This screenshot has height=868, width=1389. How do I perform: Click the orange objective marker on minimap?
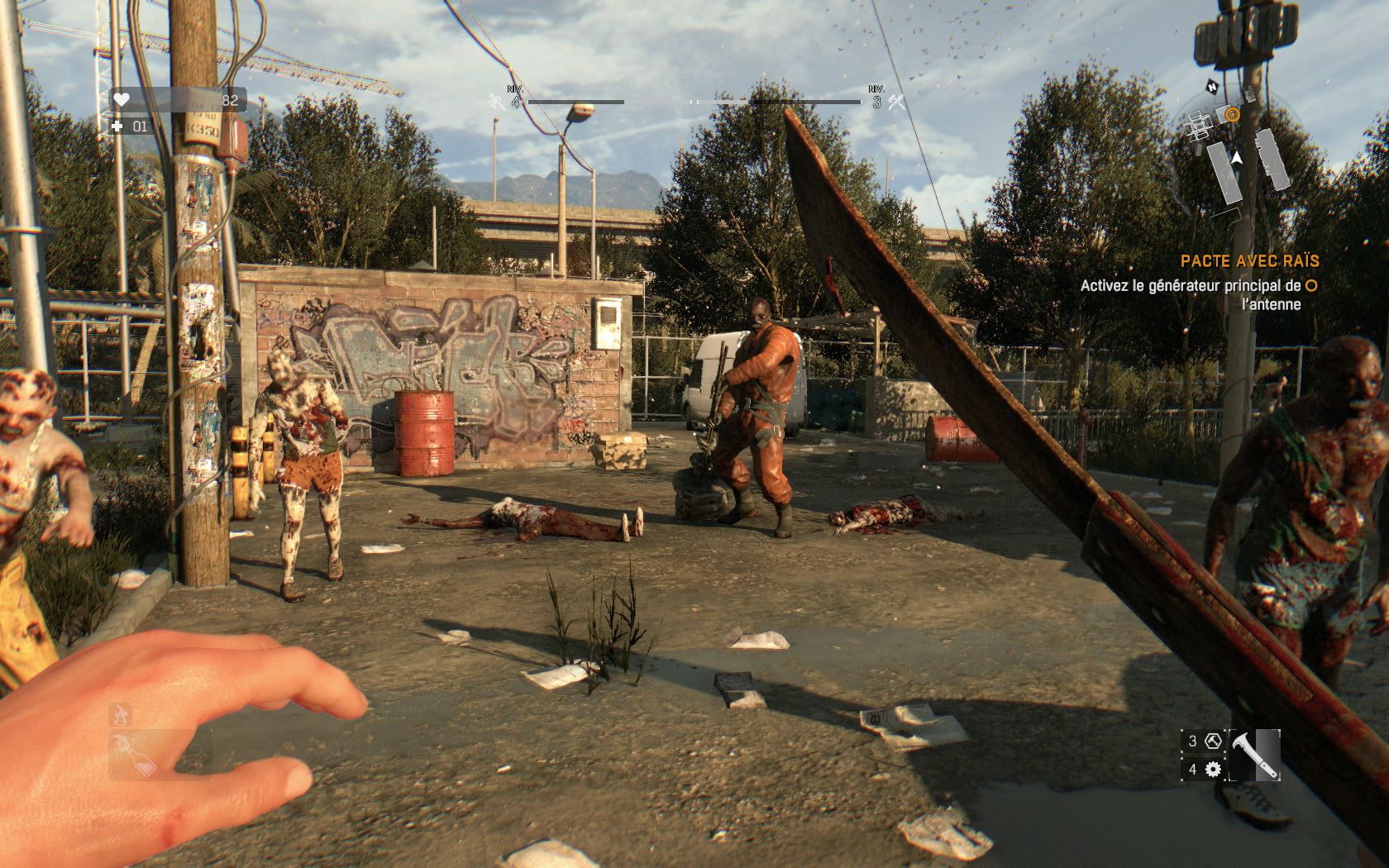click(x=1232, y=114)
